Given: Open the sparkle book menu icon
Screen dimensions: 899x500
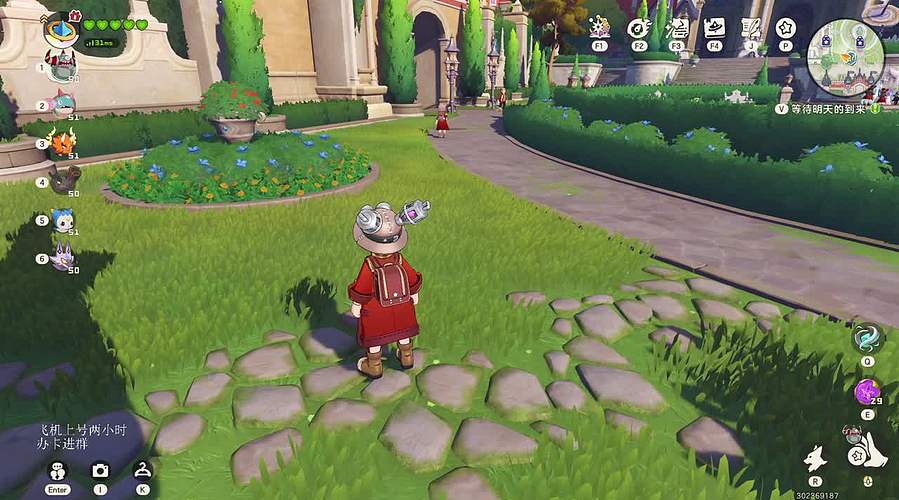Looking at the screenshot, I should click(599, 27).
